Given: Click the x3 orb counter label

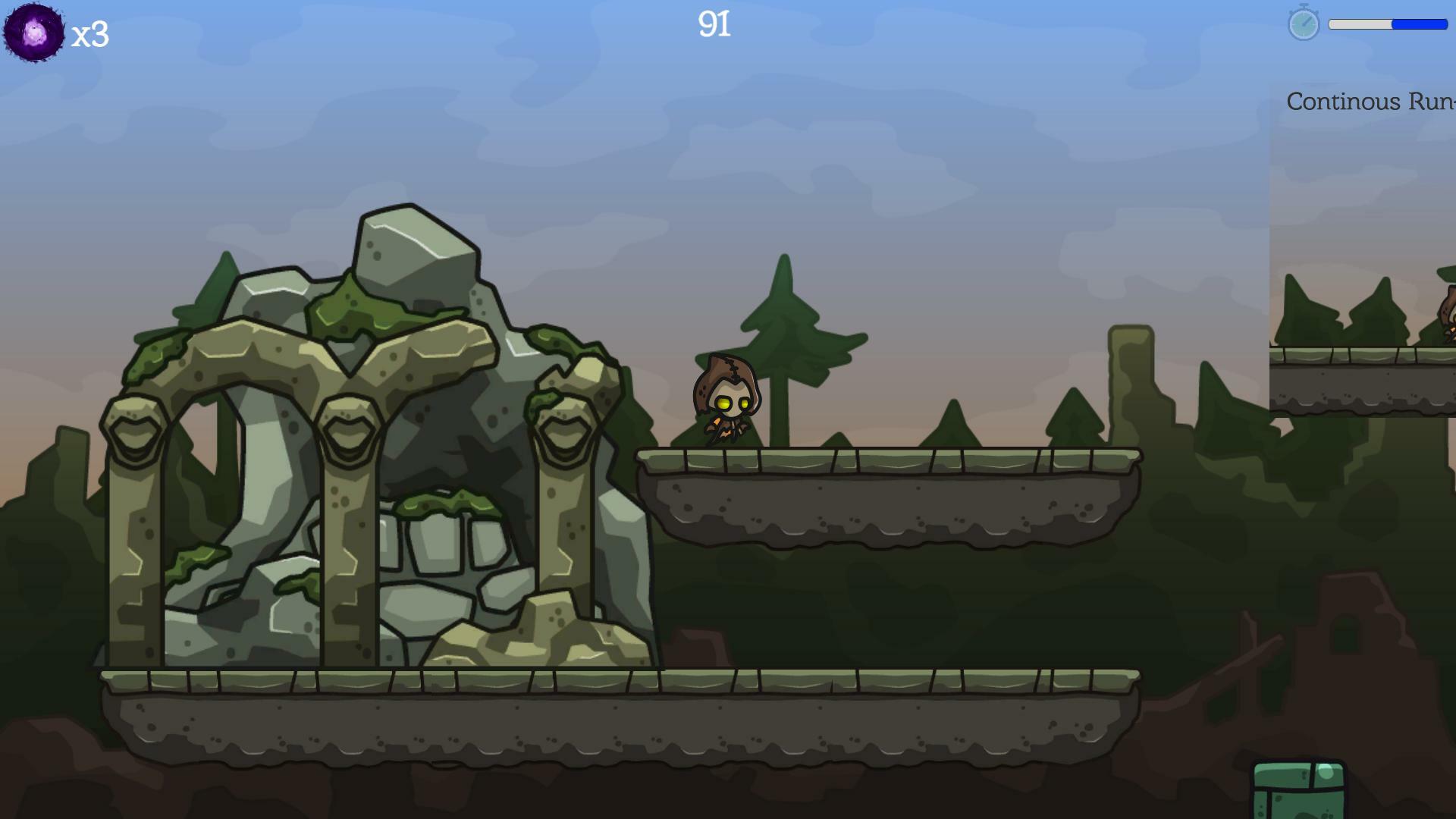Looking at the screenshot, I should click(x=91, y=34).
